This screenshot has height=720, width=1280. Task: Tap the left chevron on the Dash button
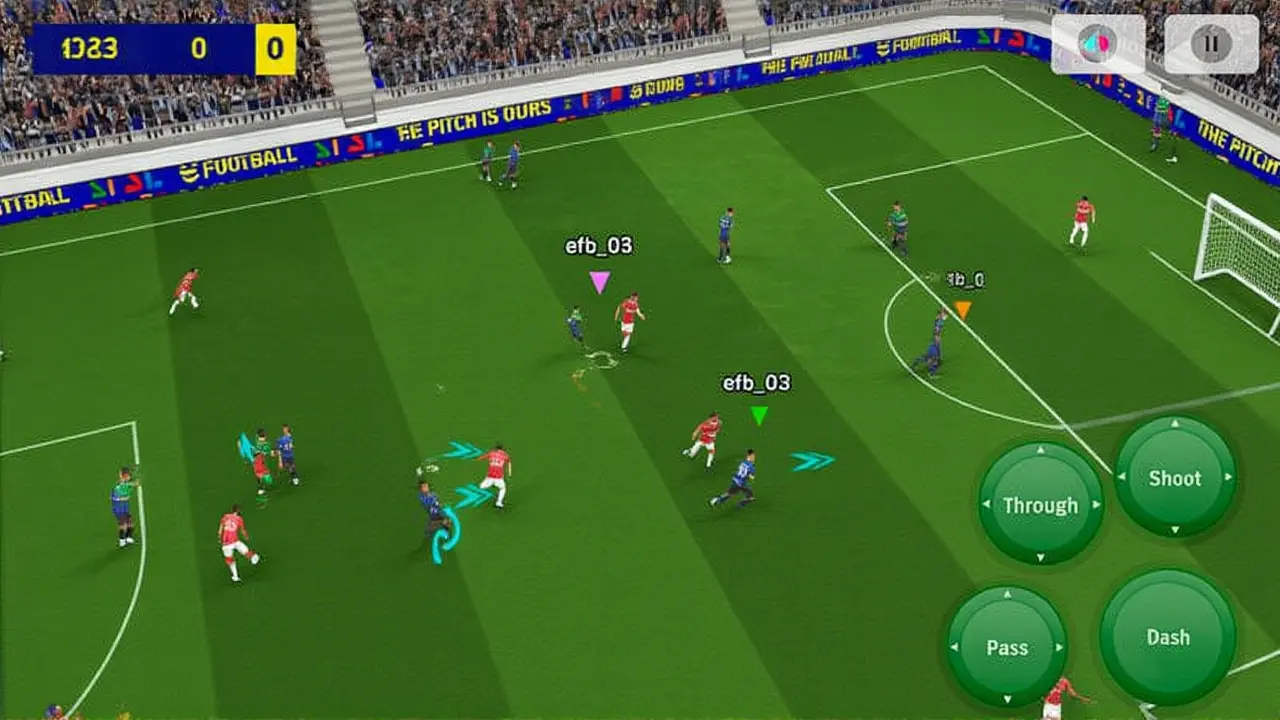[1110, 637]
